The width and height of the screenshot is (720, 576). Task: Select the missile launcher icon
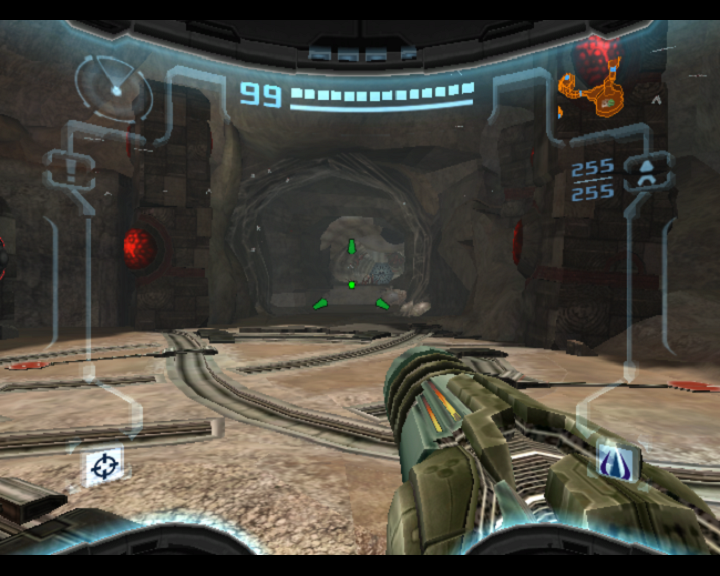(647, 172)
